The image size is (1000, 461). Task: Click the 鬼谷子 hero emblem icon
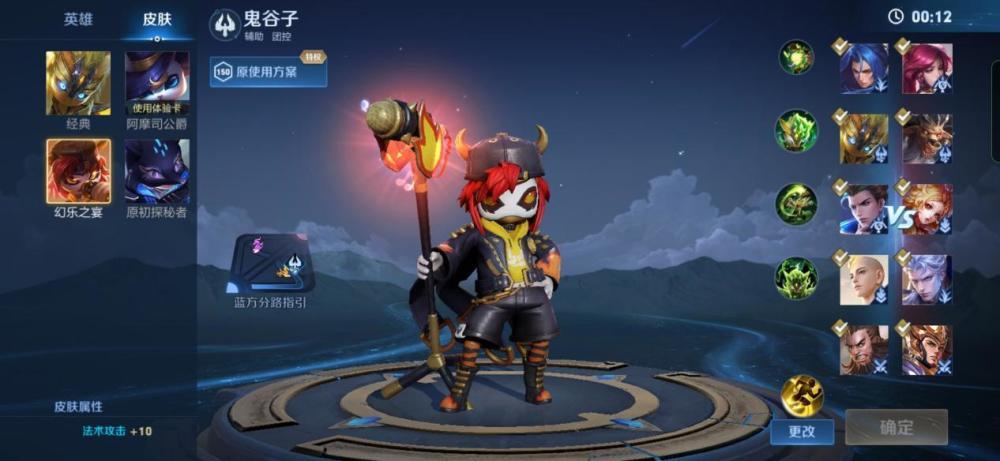click(226, 24)
